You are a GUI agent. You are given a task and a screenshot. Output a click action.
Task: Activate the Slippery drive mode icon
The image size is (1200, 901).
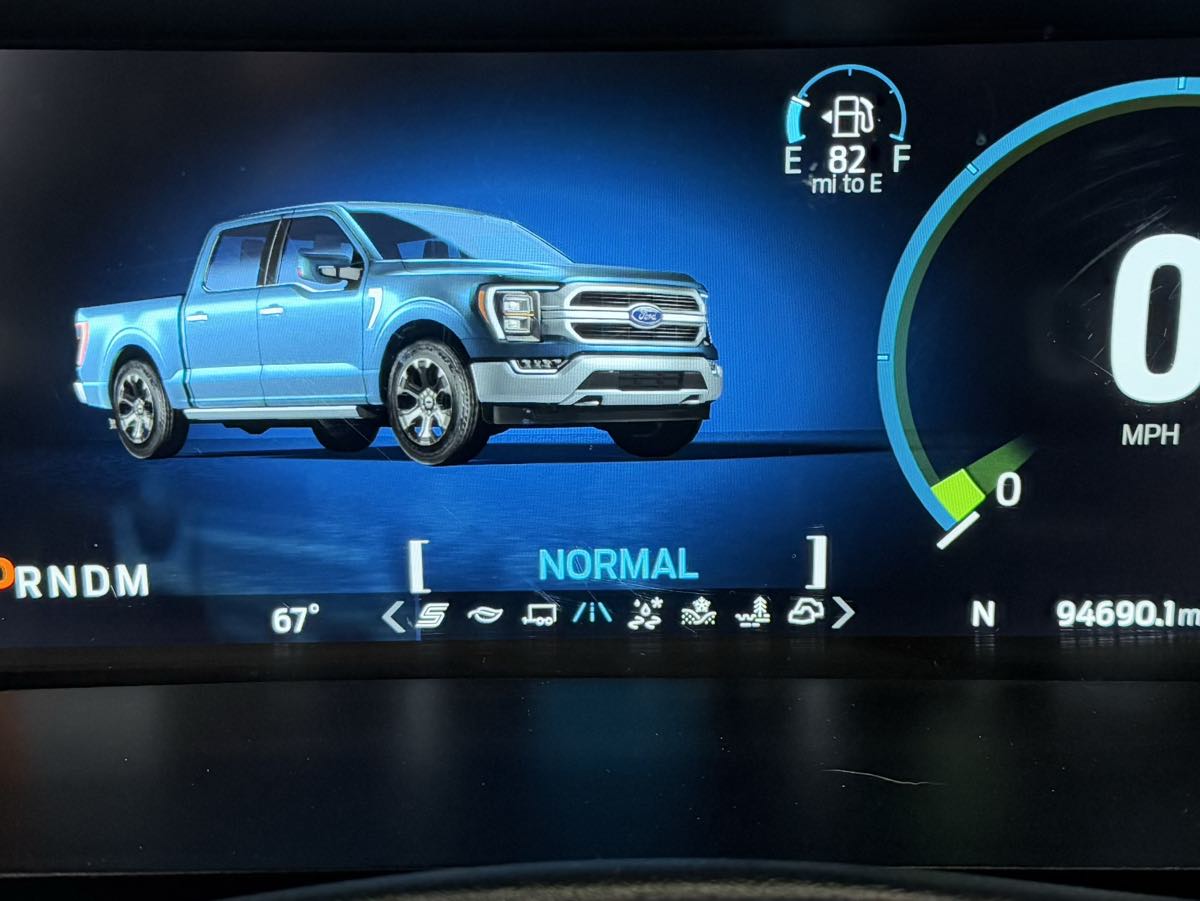645,613
